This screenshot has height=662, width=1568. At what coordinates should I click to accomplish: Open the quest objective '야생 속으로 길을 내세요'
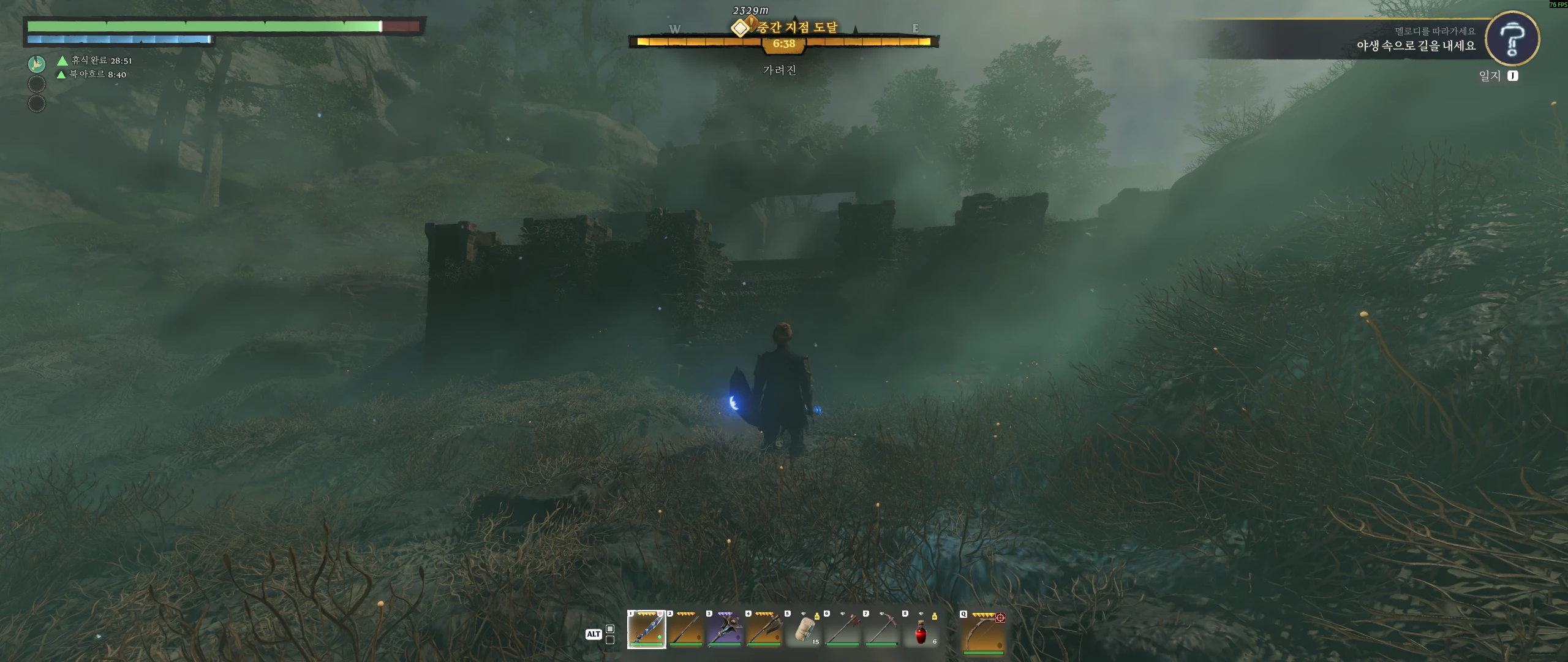1415,46
